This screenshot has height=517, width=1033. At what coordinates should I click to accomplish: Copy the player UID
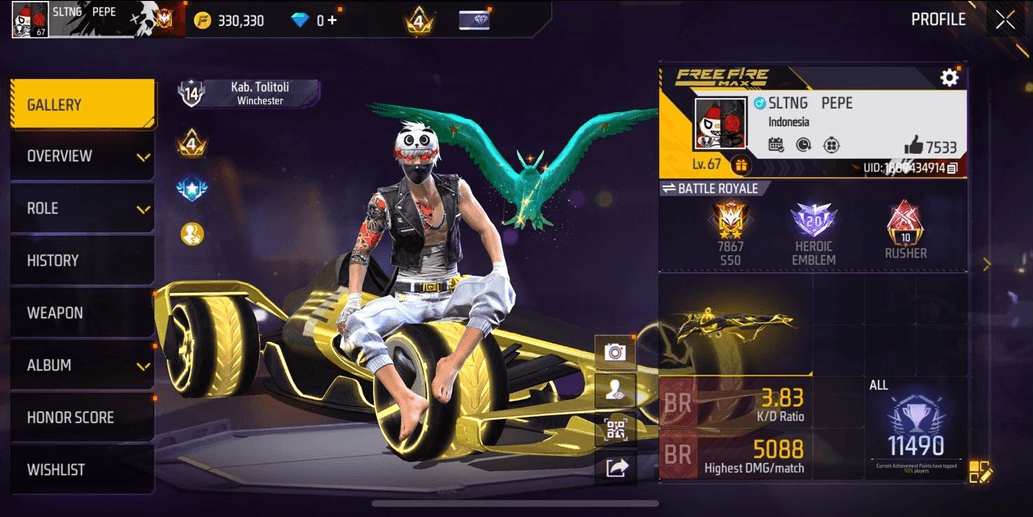952,168
